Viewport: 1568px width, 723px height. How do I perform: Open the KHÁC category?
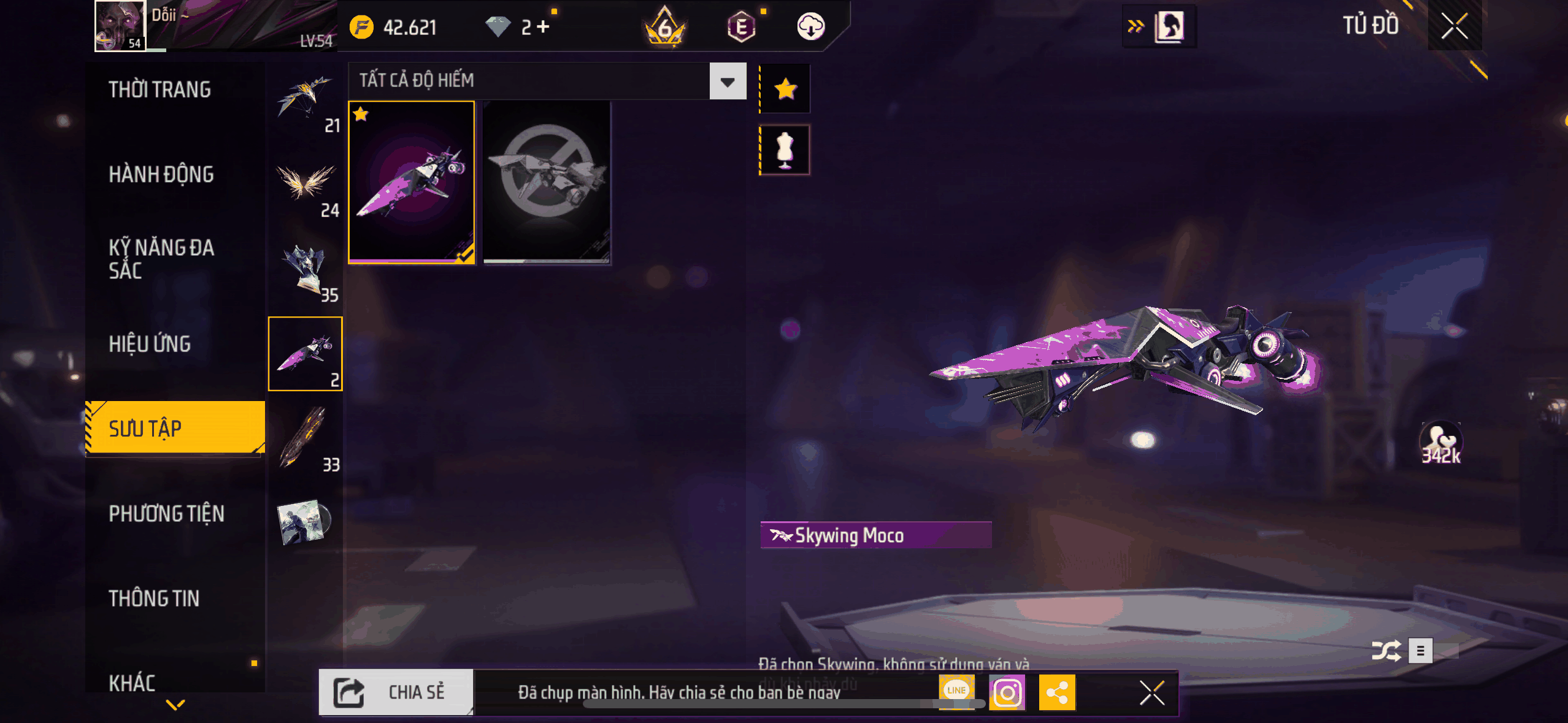pyautogui.click(x=132, y=683)
